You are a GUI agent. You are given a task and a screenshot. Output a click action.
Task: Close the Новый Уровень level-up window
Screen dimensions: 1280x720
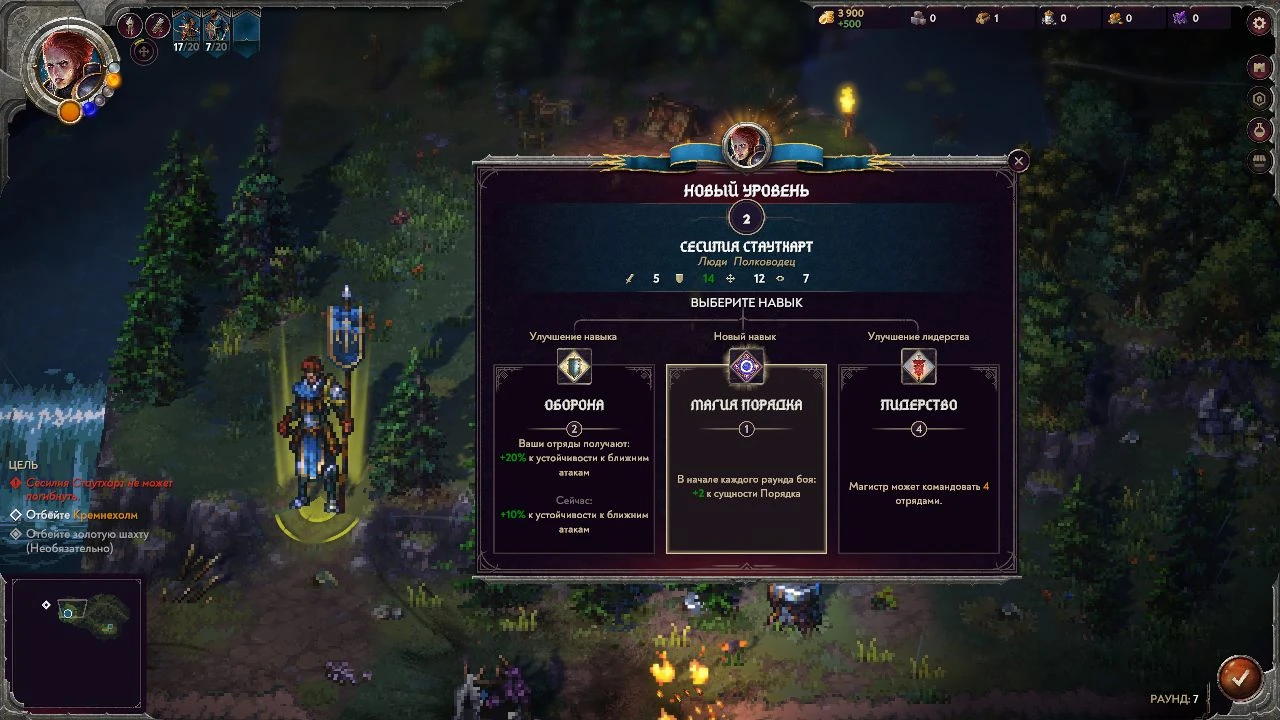[x=1018, y=161]
